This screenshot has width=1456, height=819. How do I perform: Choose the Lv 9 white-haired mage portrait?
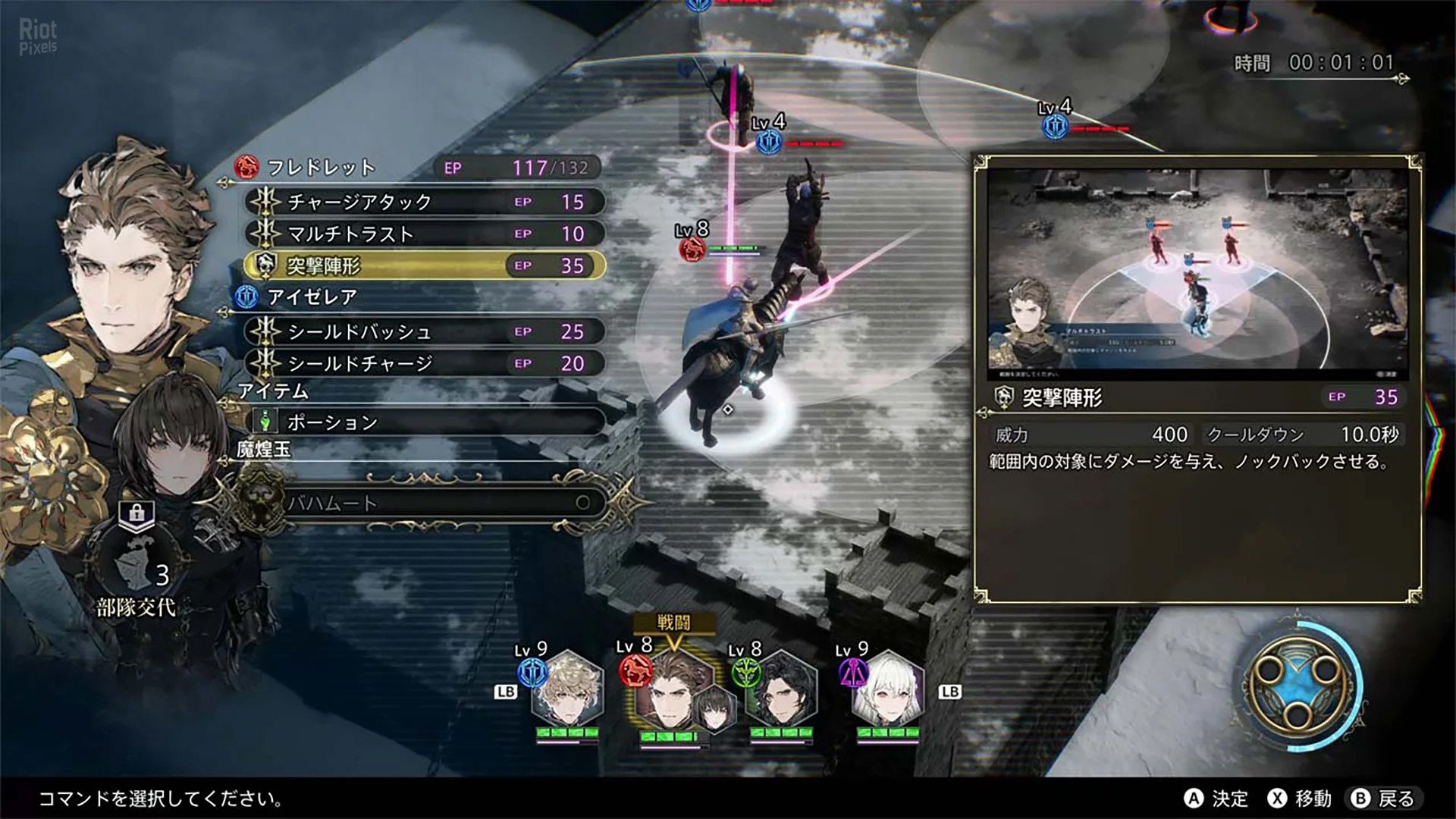click(887, 692)
